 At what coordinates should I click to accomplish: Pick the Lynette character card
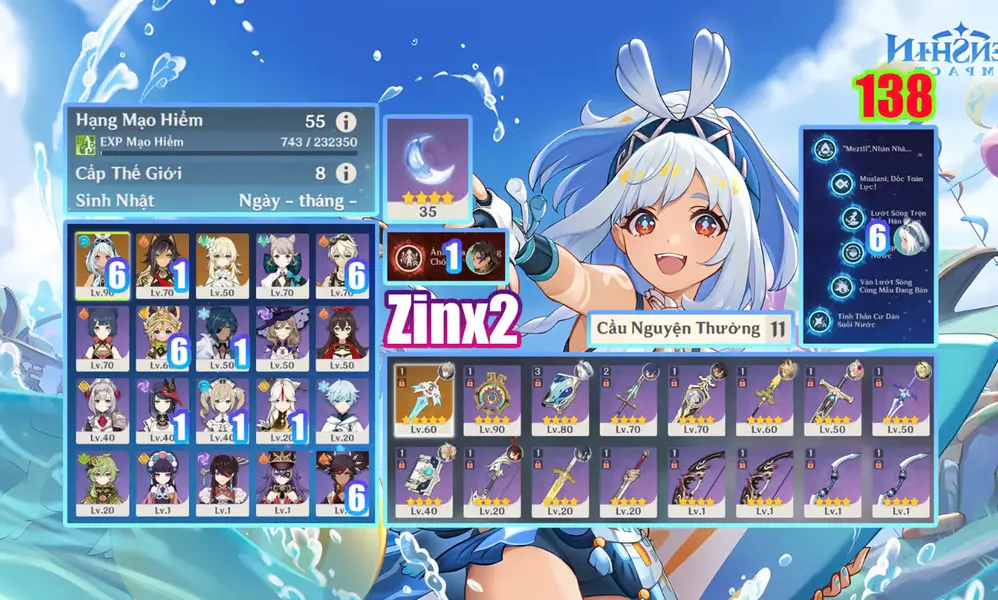(x=281, y=262)
